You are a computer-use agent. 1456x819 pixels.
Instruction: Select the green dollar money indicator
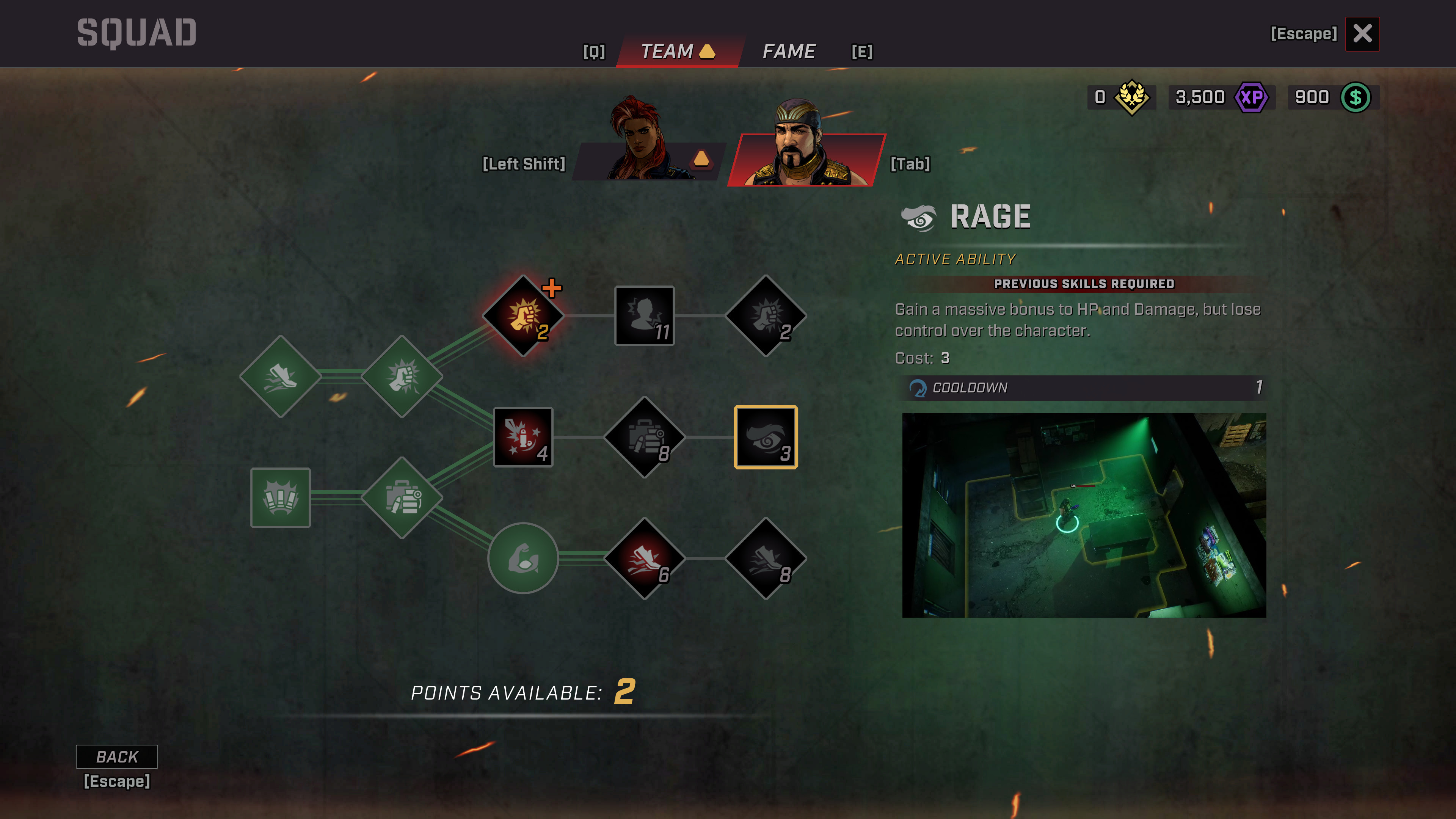pos(1356,97)
